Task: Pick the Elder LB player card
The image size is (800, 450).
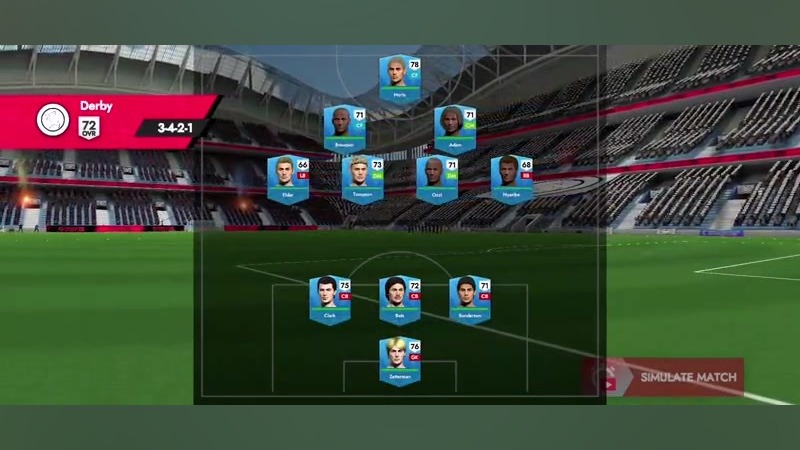Action: (x=288, y=179)
